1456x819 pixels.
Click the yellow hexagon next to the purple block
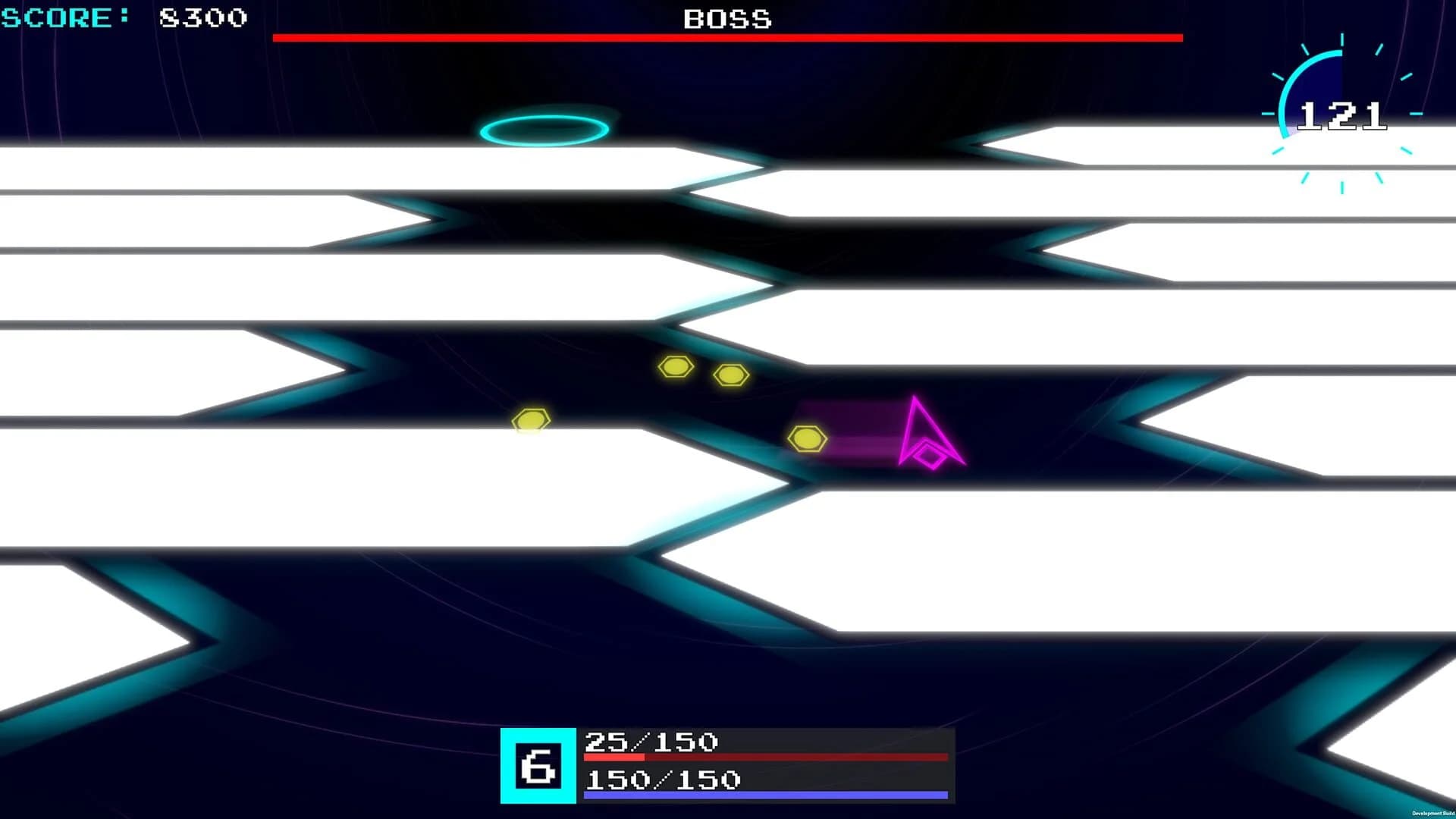point(806,438)
